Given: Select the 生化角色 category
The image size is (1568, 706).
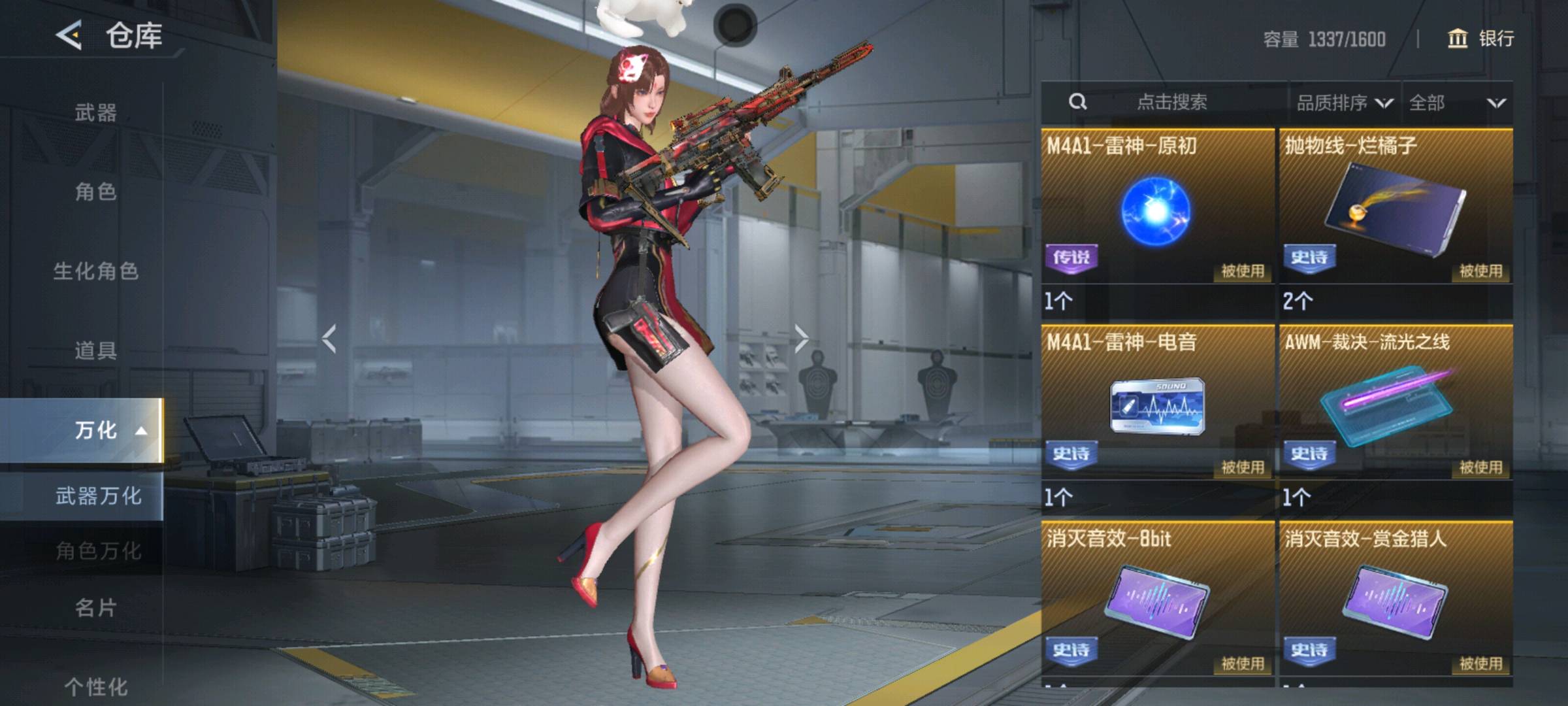Looking at the screenshot, I should coord(95,271).
